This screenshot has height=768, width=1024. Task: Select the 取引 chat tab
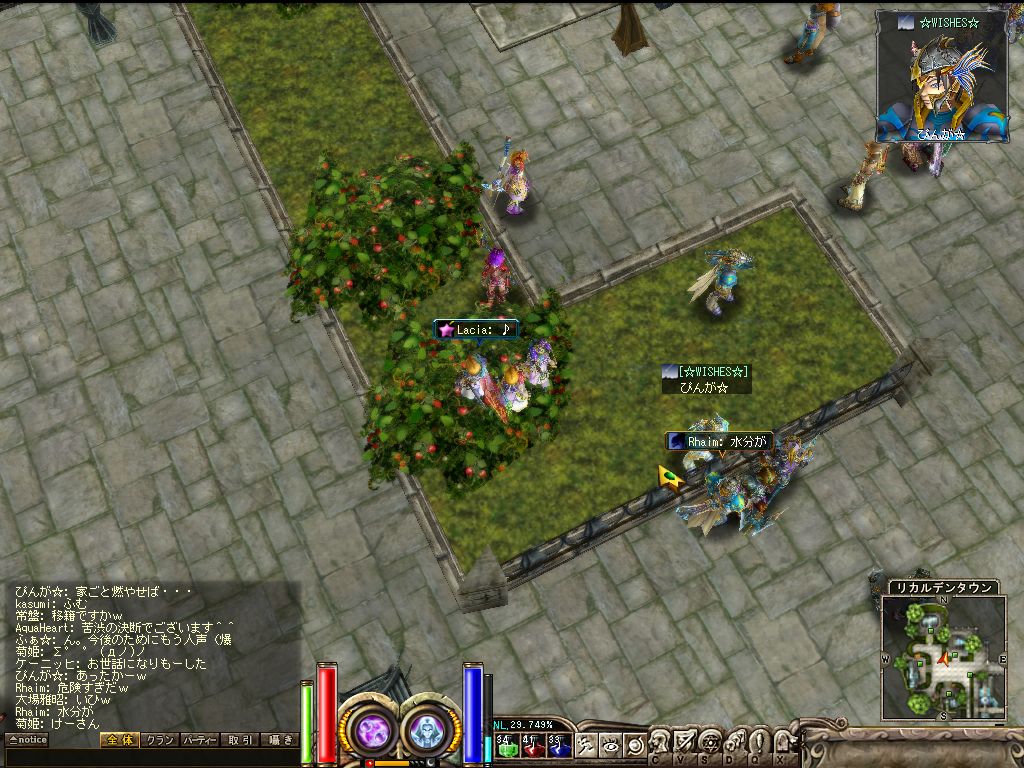click(240, 740)
